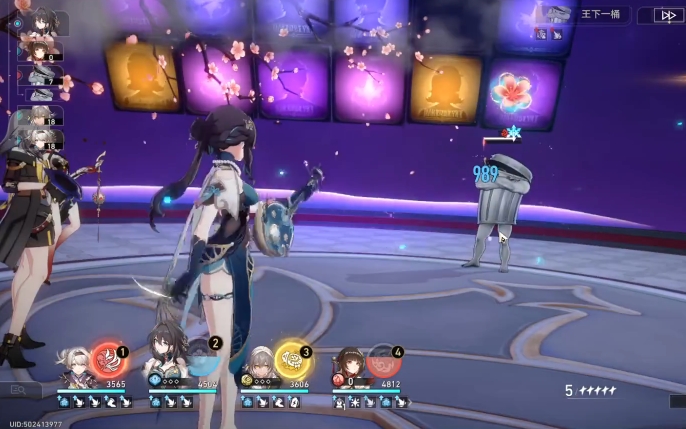This screenshot has width=686, height=429.
Task: Select the blonde character portrait with 3565 HP
Action: (74, 366)
